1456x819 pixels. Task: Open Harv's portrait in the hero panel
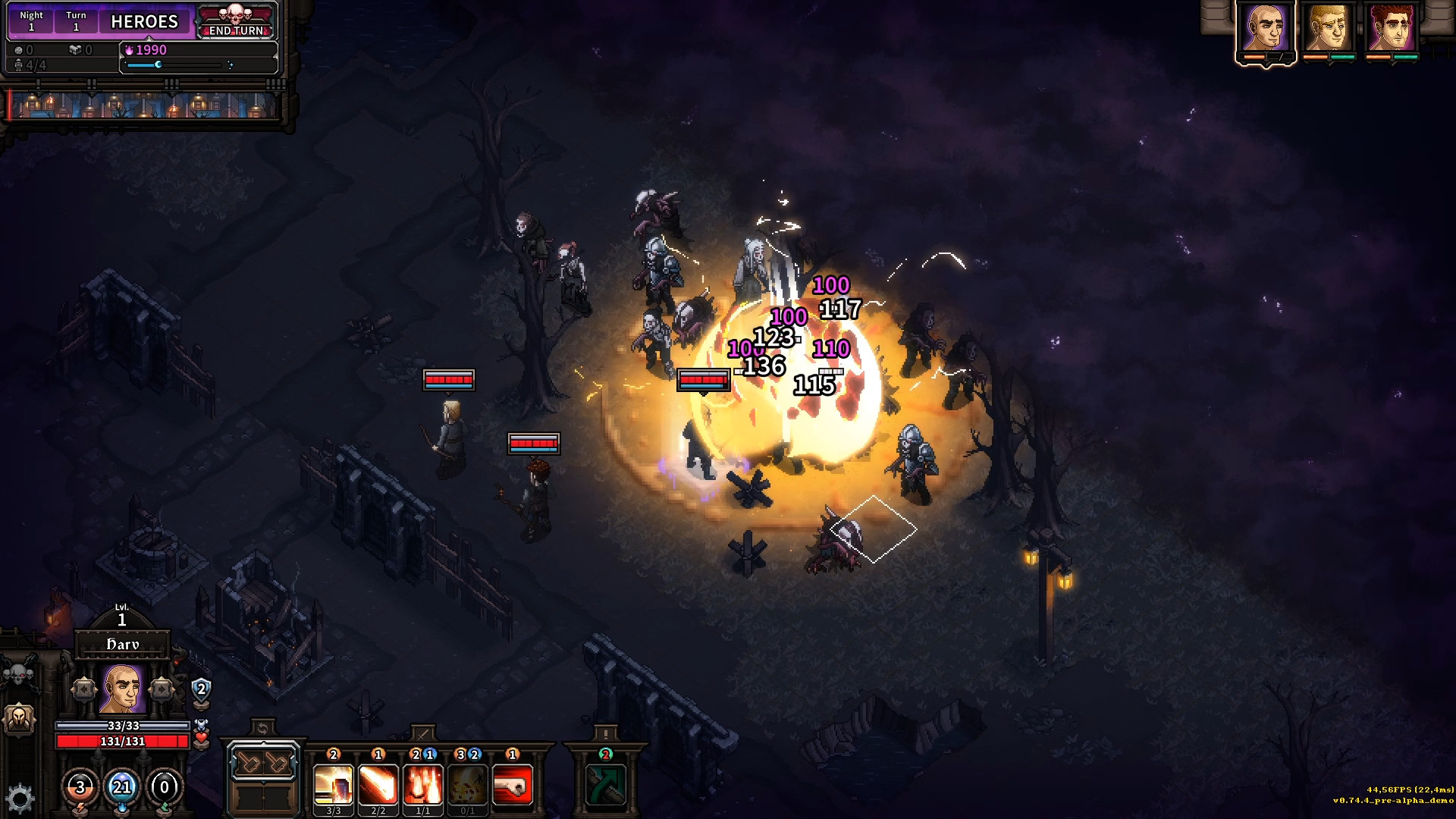122,689
